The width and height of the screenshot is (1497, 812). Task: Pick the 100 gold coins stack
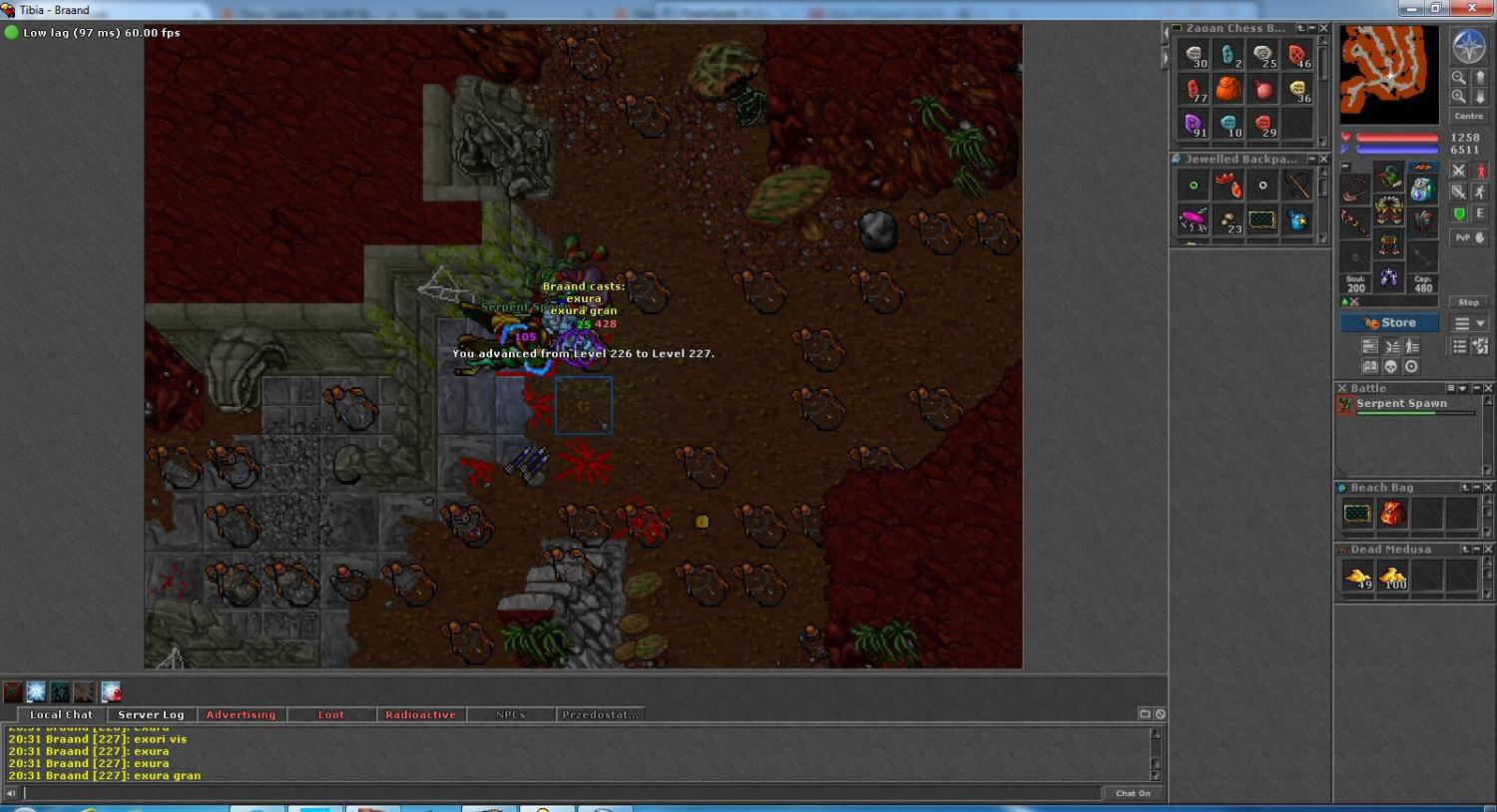(1393, 576)
